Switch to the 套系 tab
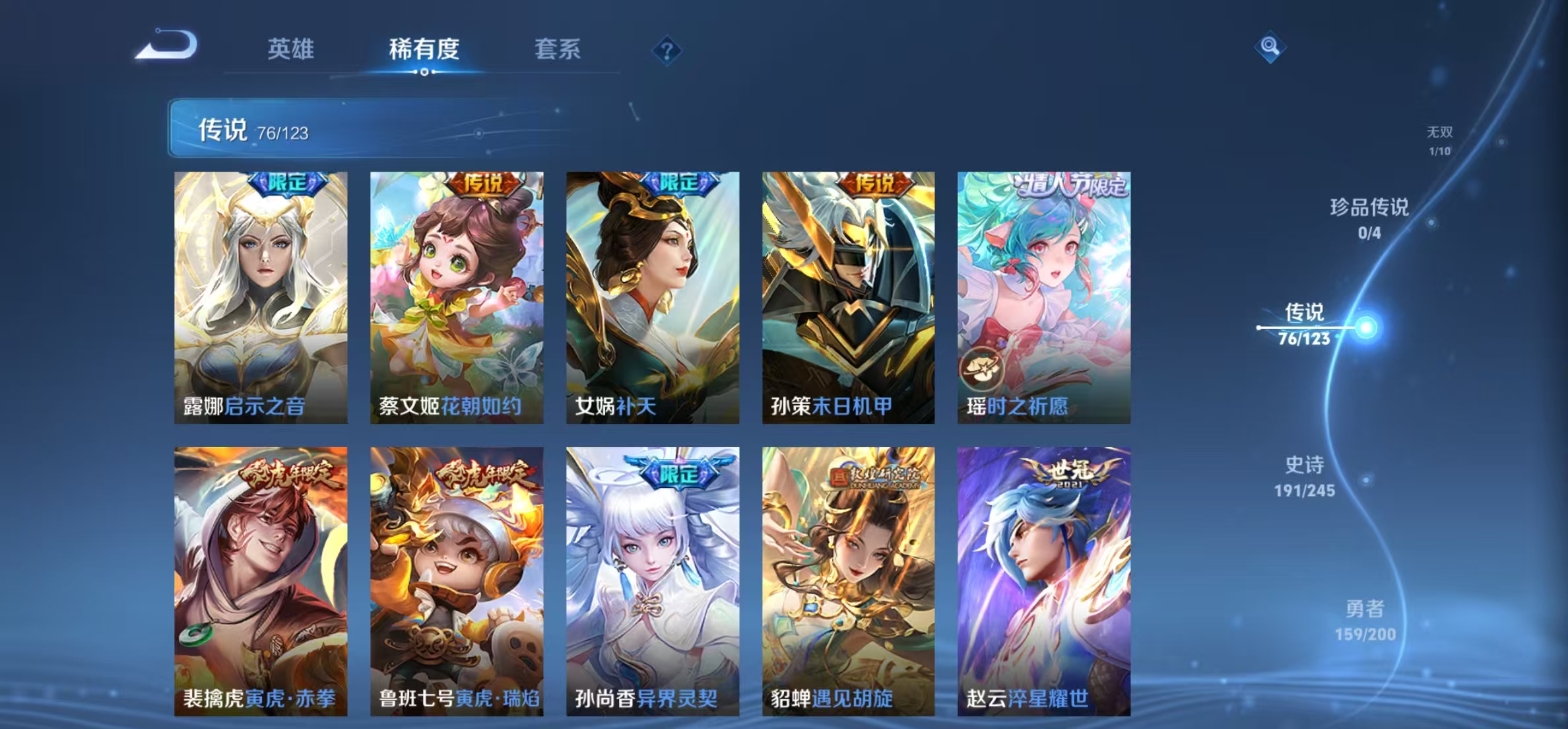This screenshot has height=729, width=1568. pos(557,49)
